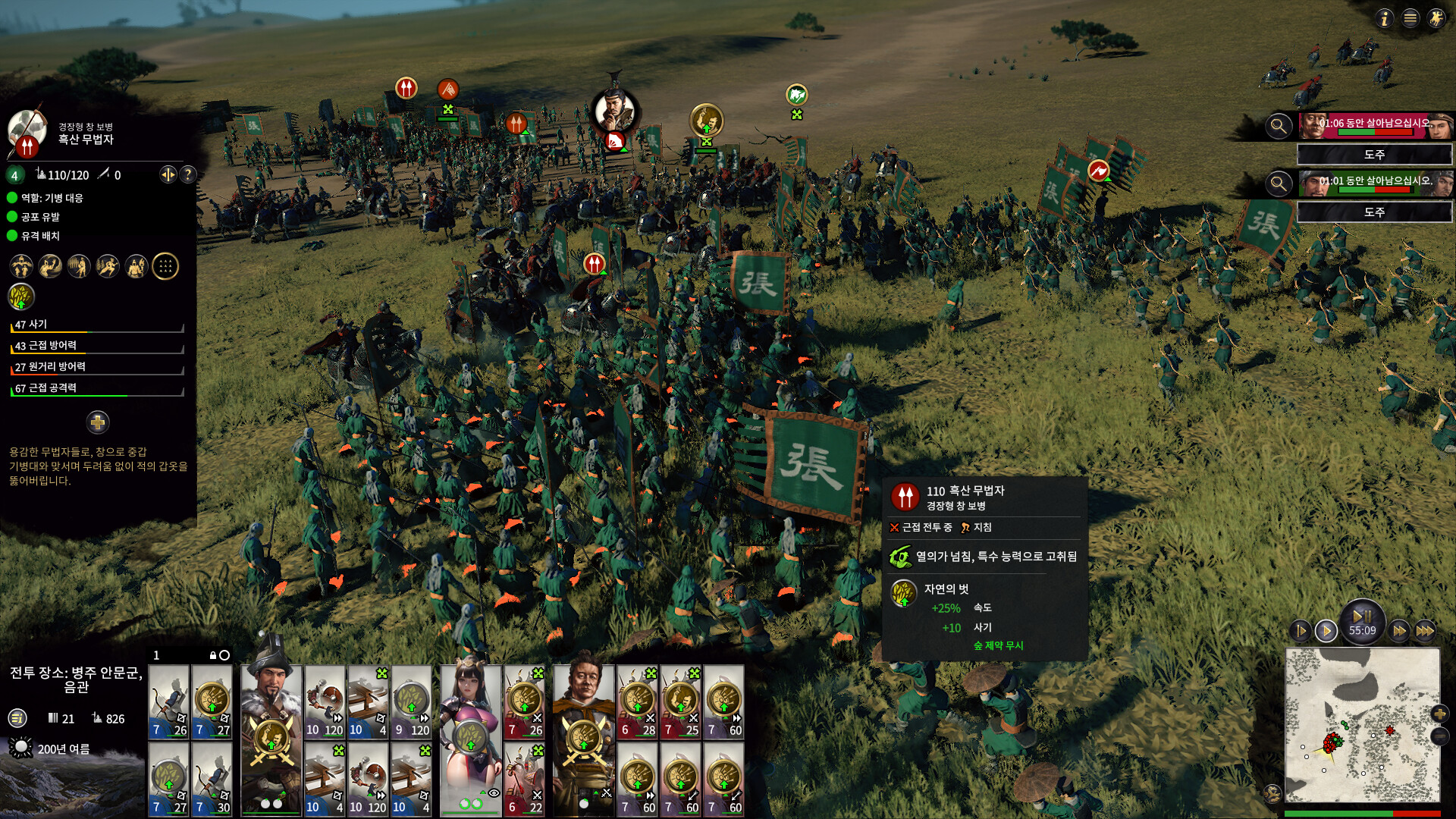Zoom in on the minimap with plus button
This screenshot has height=819, width=1456.
click(x=1439, y=713)
